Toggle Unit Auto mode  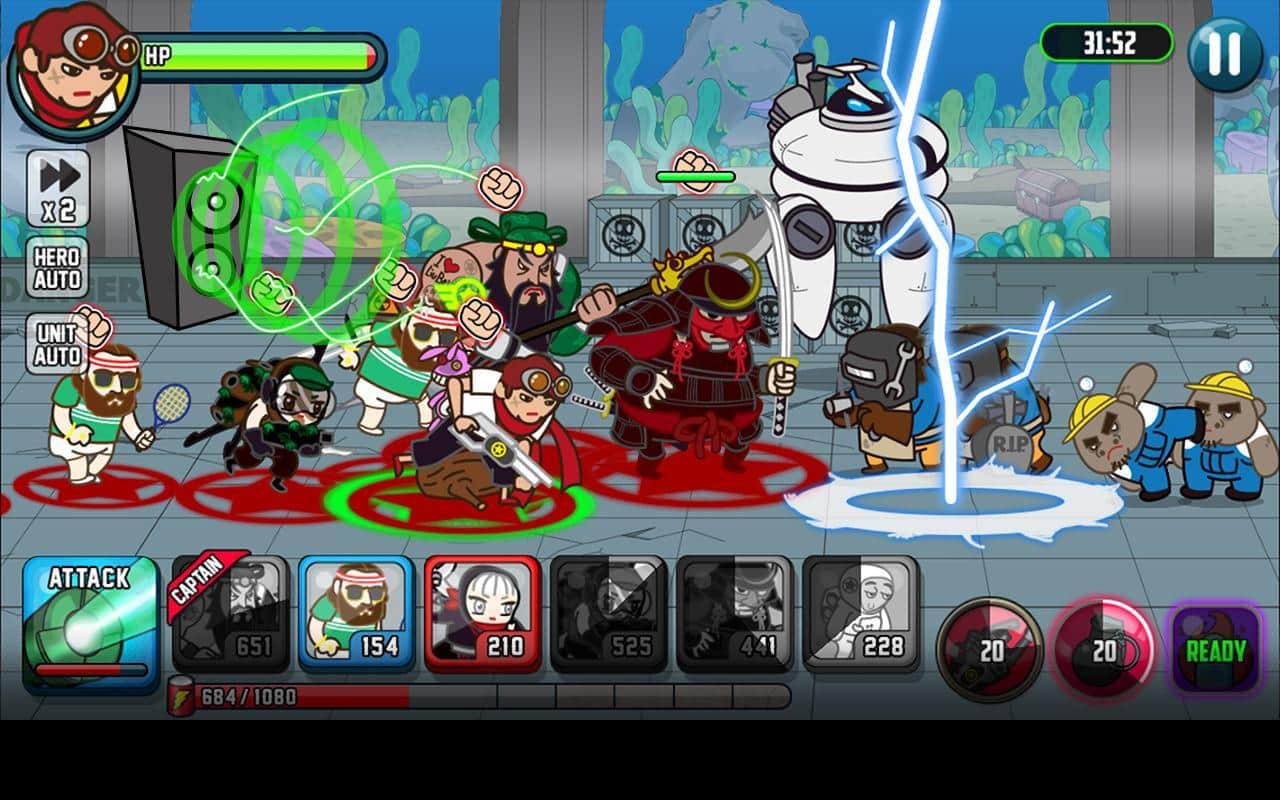coord(57,344)
